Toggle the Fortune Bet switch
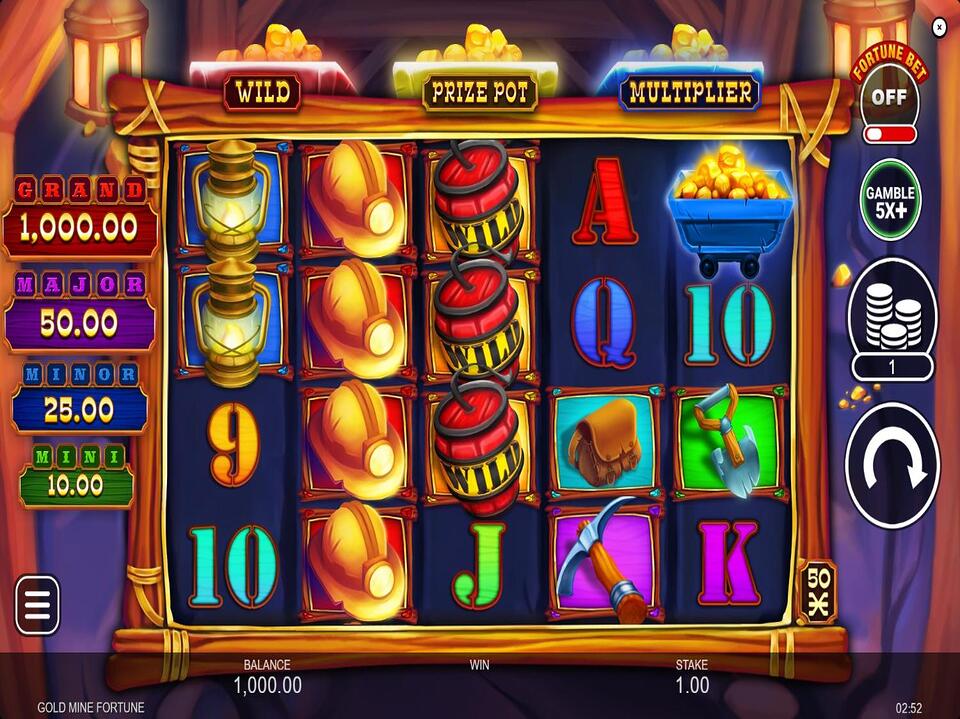 (x=889, y=133)
